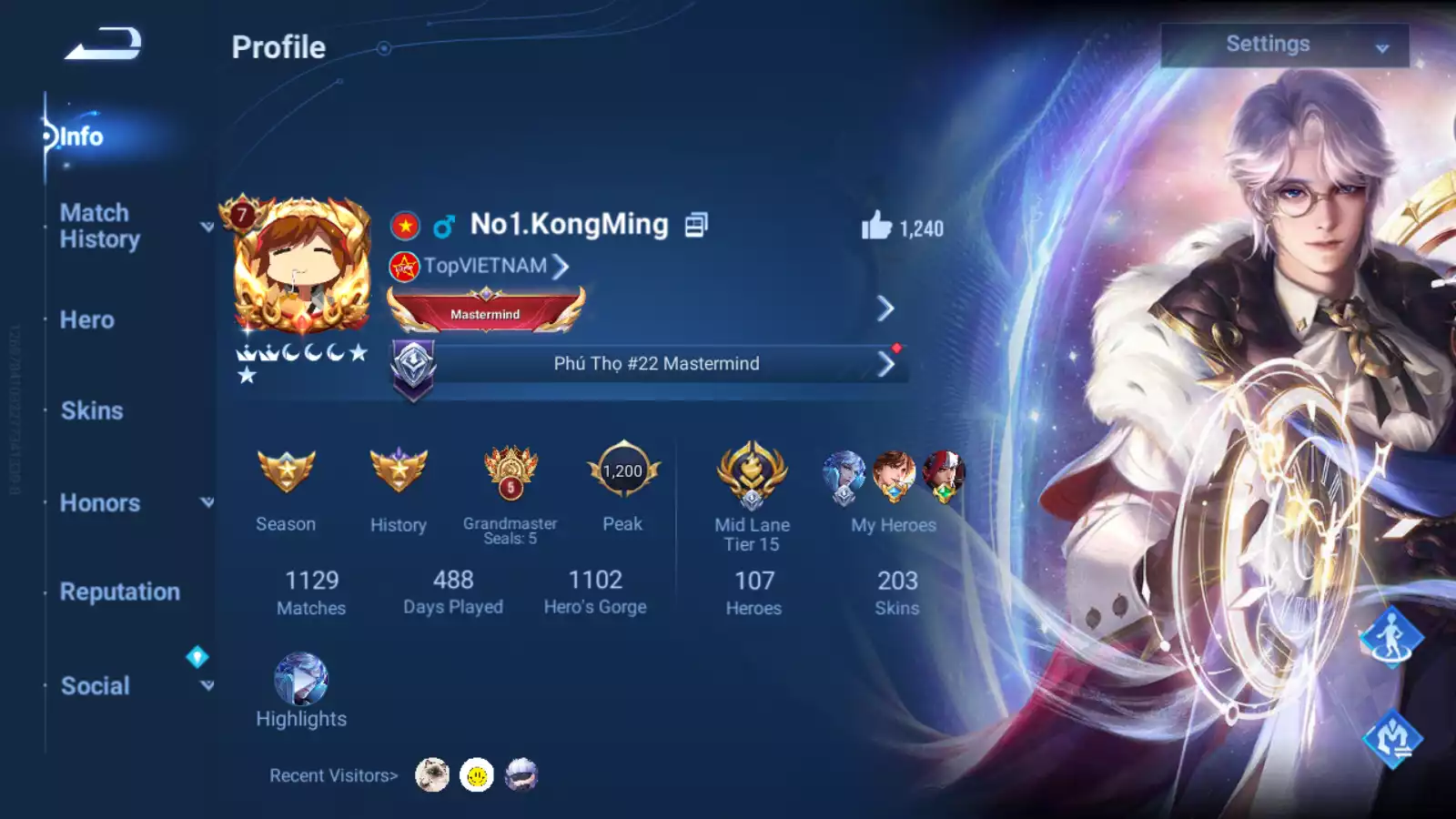Switch to the Info tab
The width and height of the screenshot is (1456, 819).
click(81, 136)
